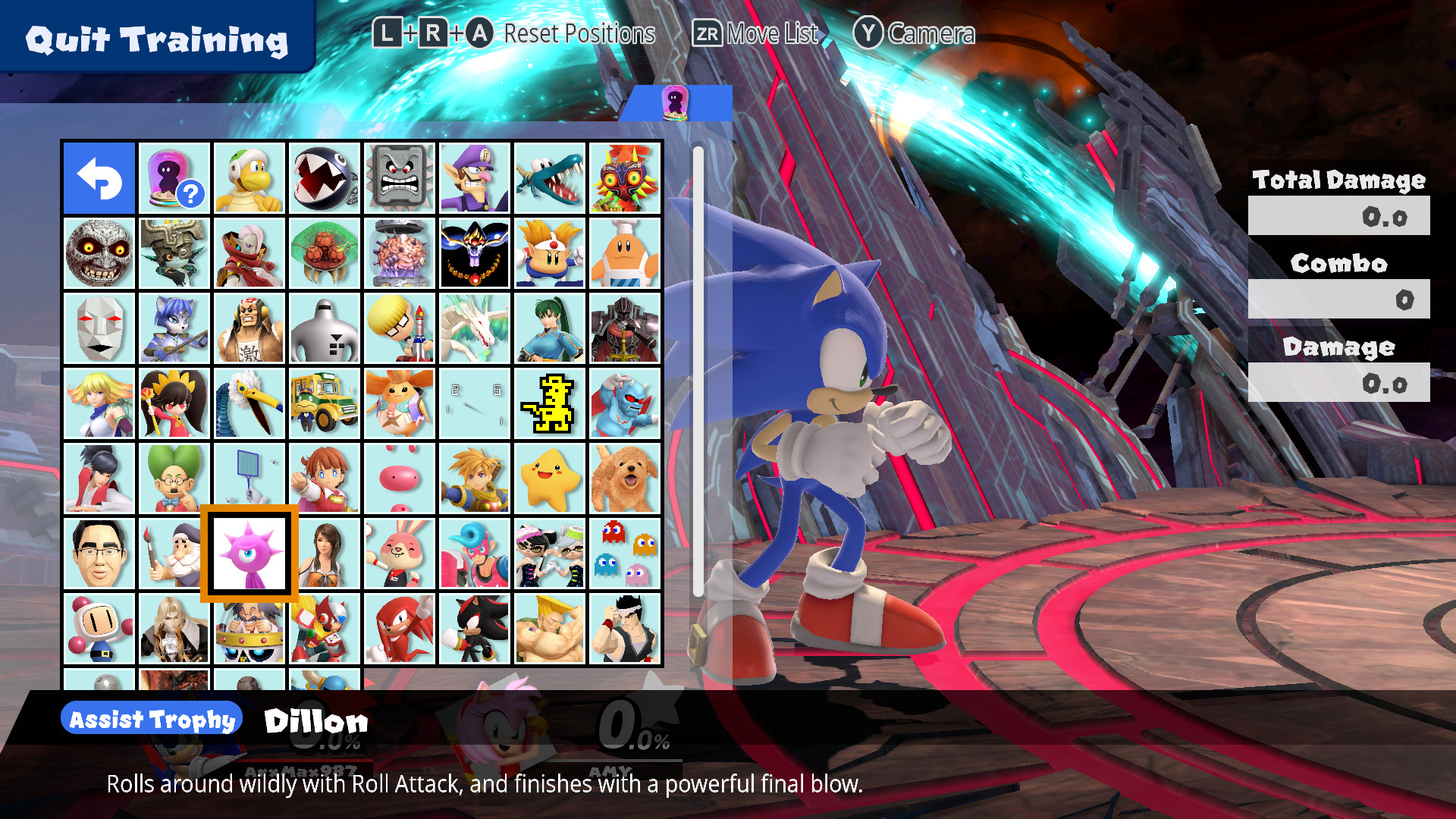Select the Squid Sisters assist trophy
1456x819 pixels.
550,552
